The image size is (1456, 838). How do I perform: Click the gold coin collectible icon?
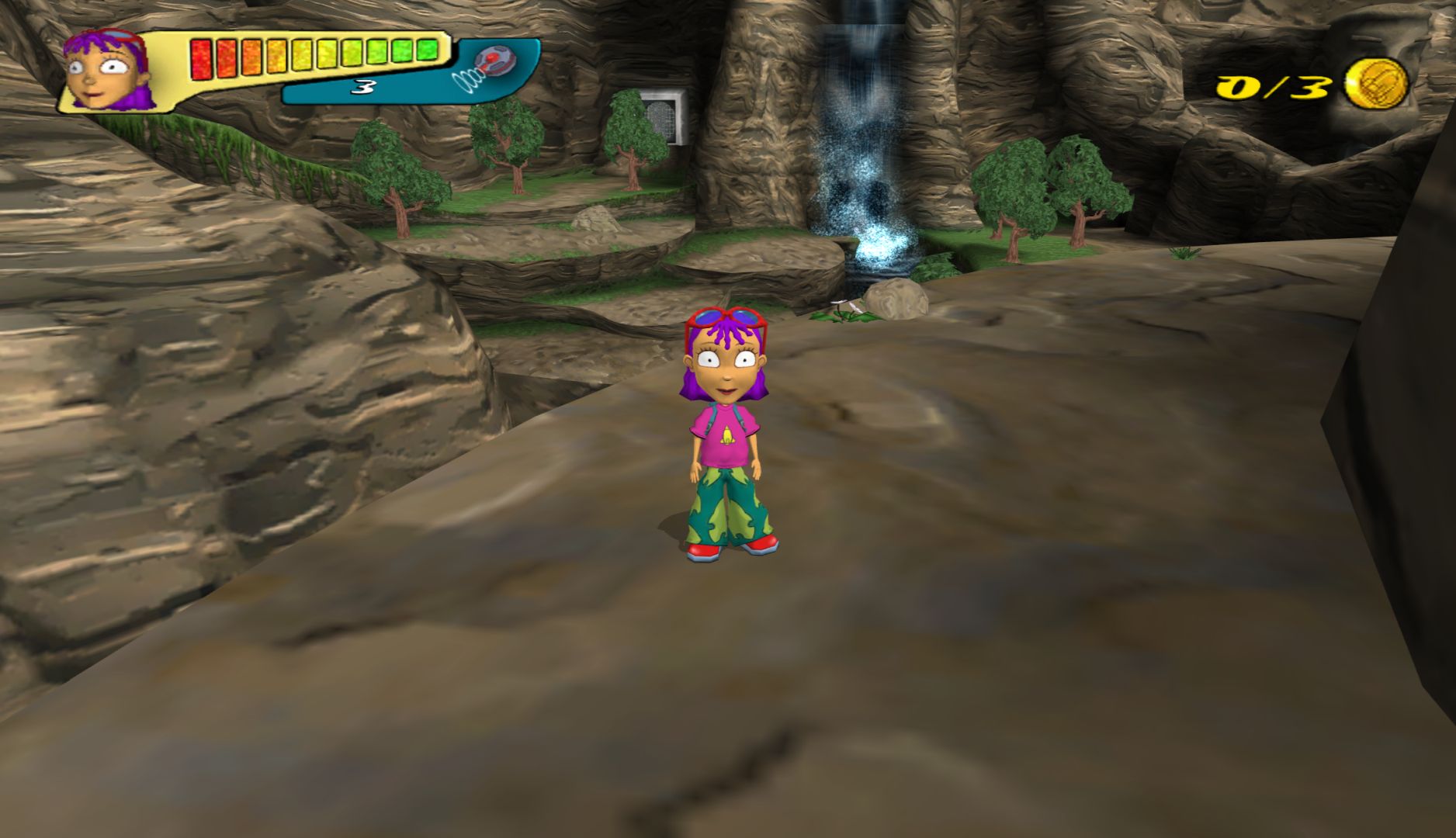1375,83
